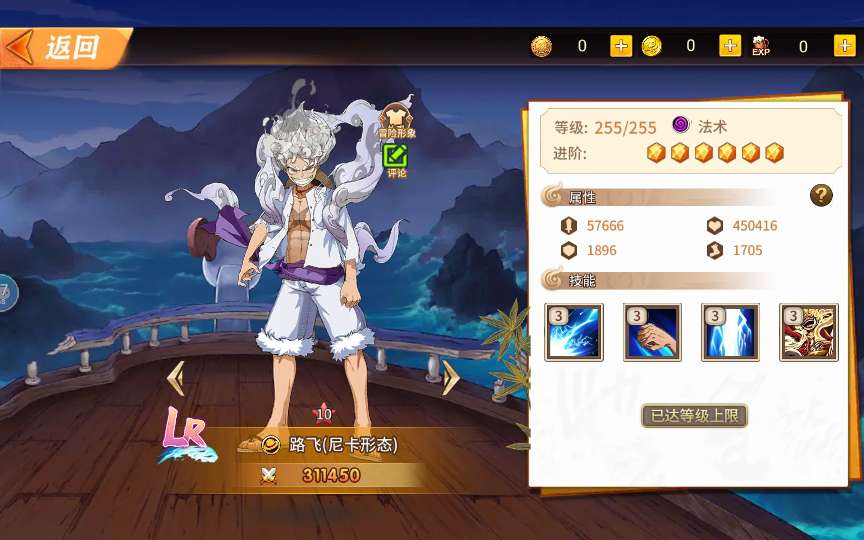
Task: Select the blue lightning bolt skill icon
Action: [730, 332]
